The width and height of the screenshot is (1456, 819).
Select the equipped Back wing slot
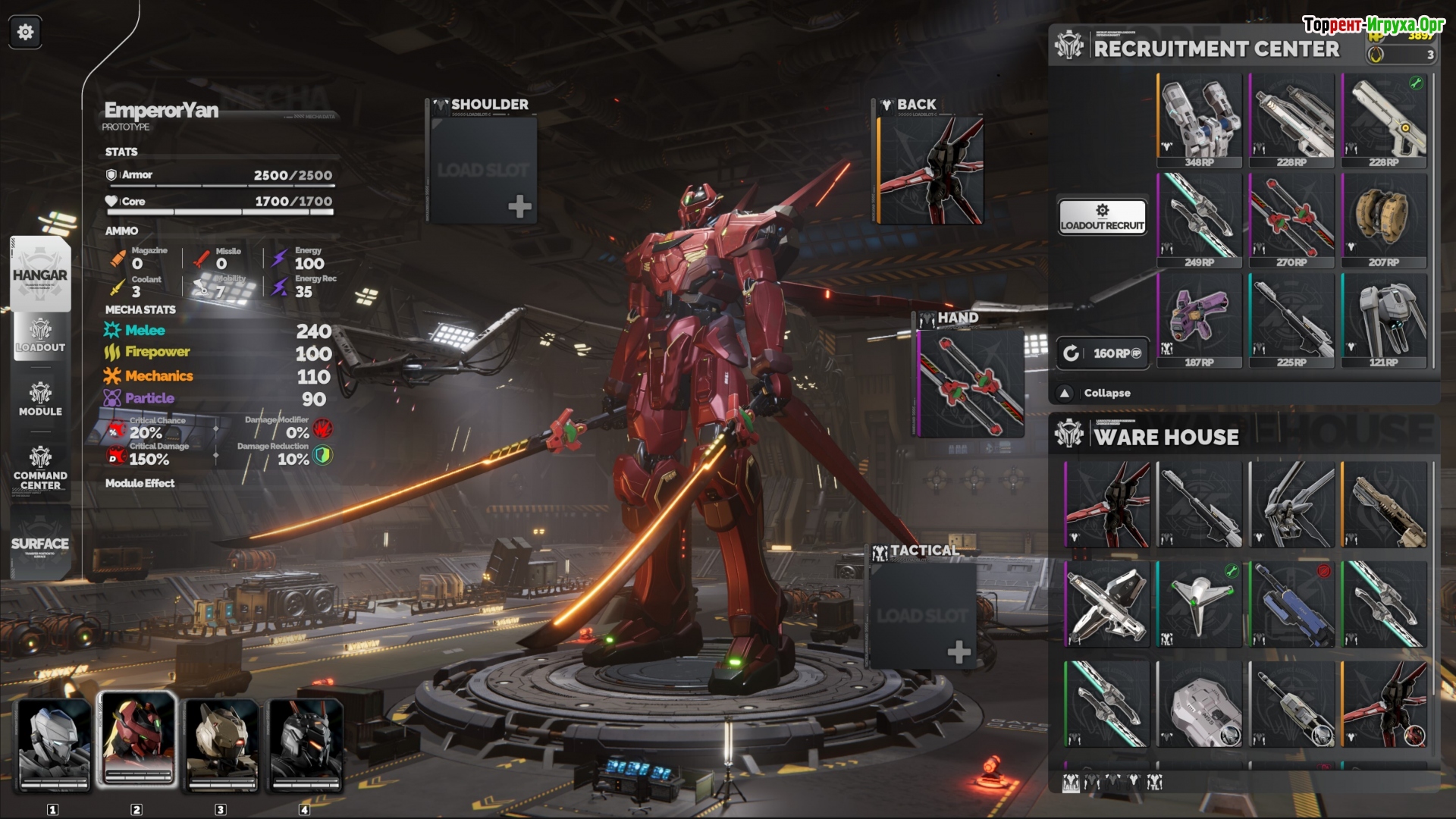pos(931,170)
